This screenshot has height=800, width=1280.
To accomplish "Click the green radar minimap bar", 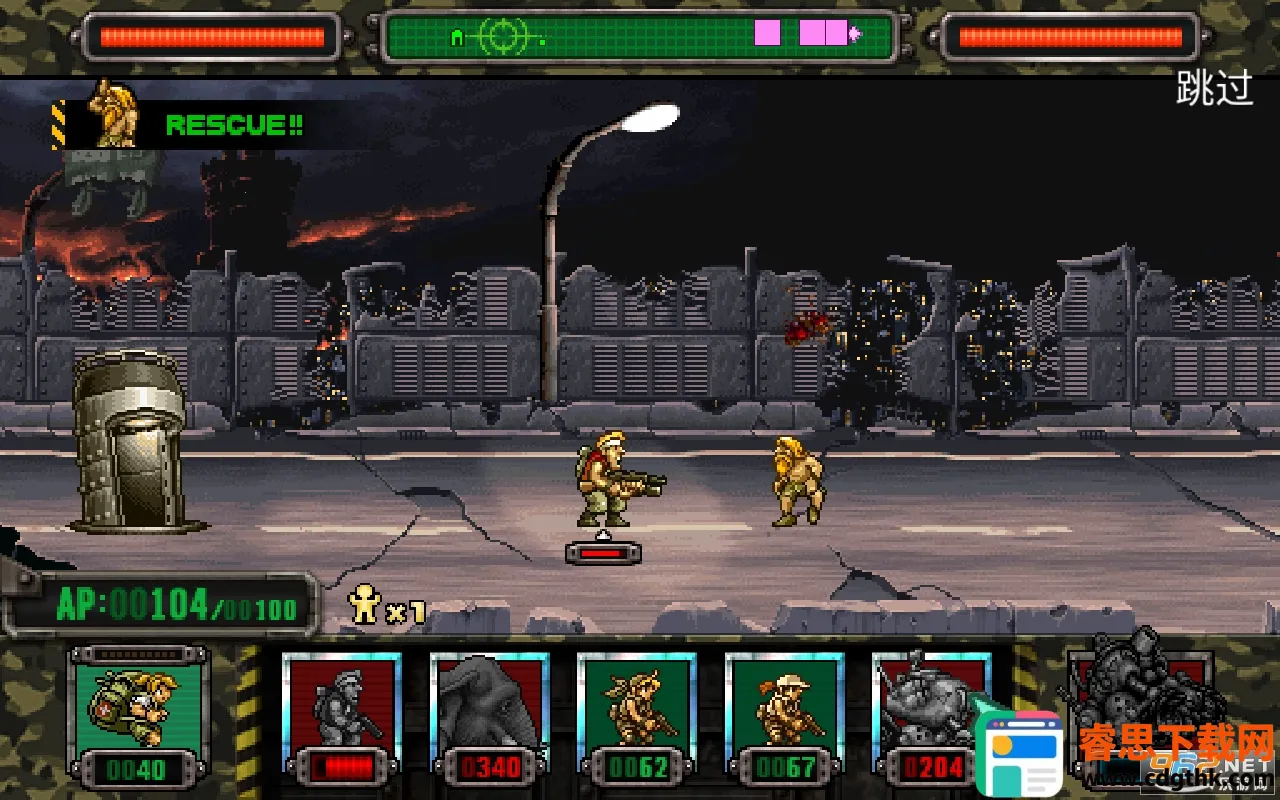I will click(638, 36).
